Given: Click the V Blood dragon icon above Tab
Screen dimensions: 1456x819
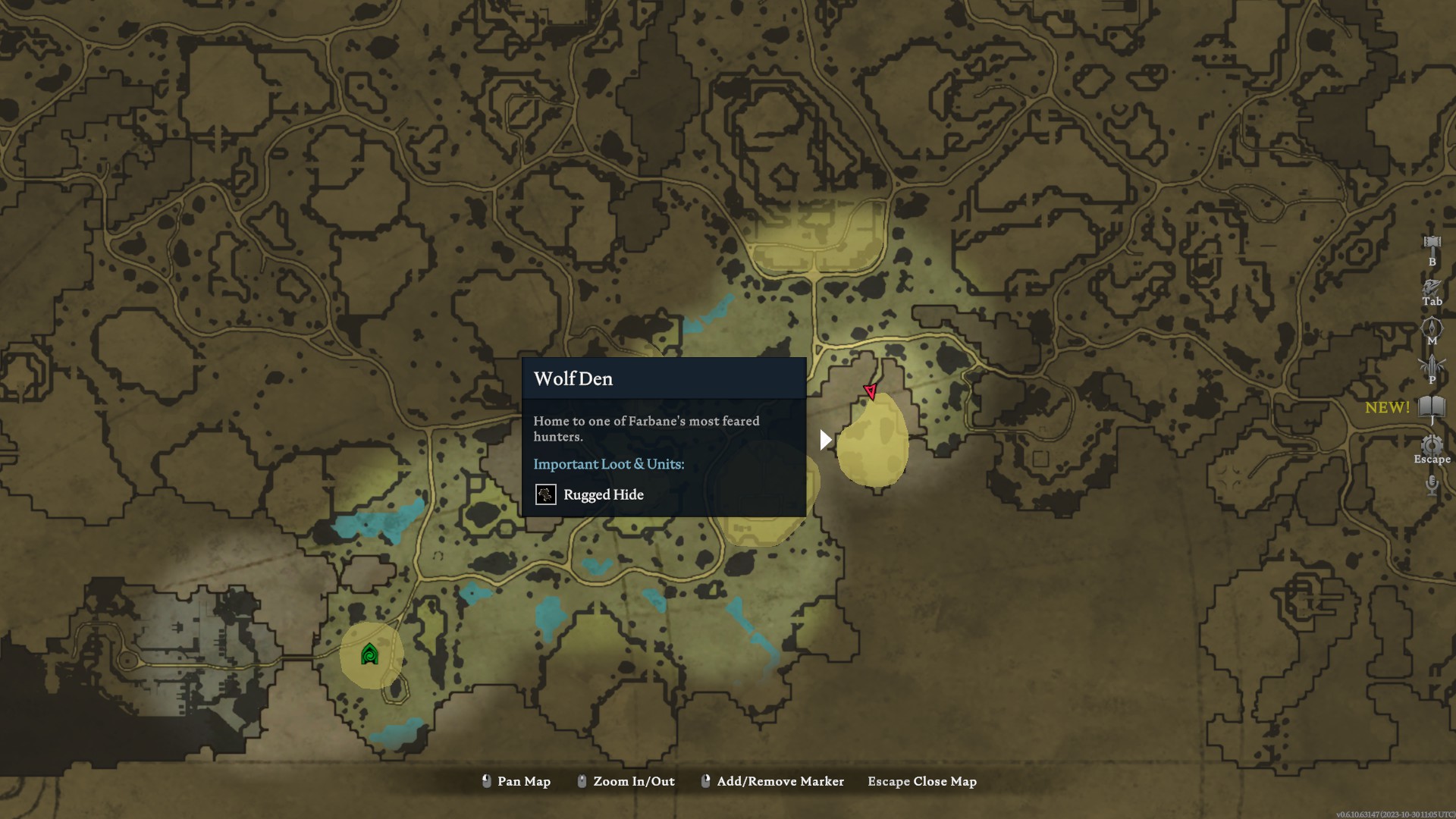Looking at the screenshot, I should [1432, 285].
